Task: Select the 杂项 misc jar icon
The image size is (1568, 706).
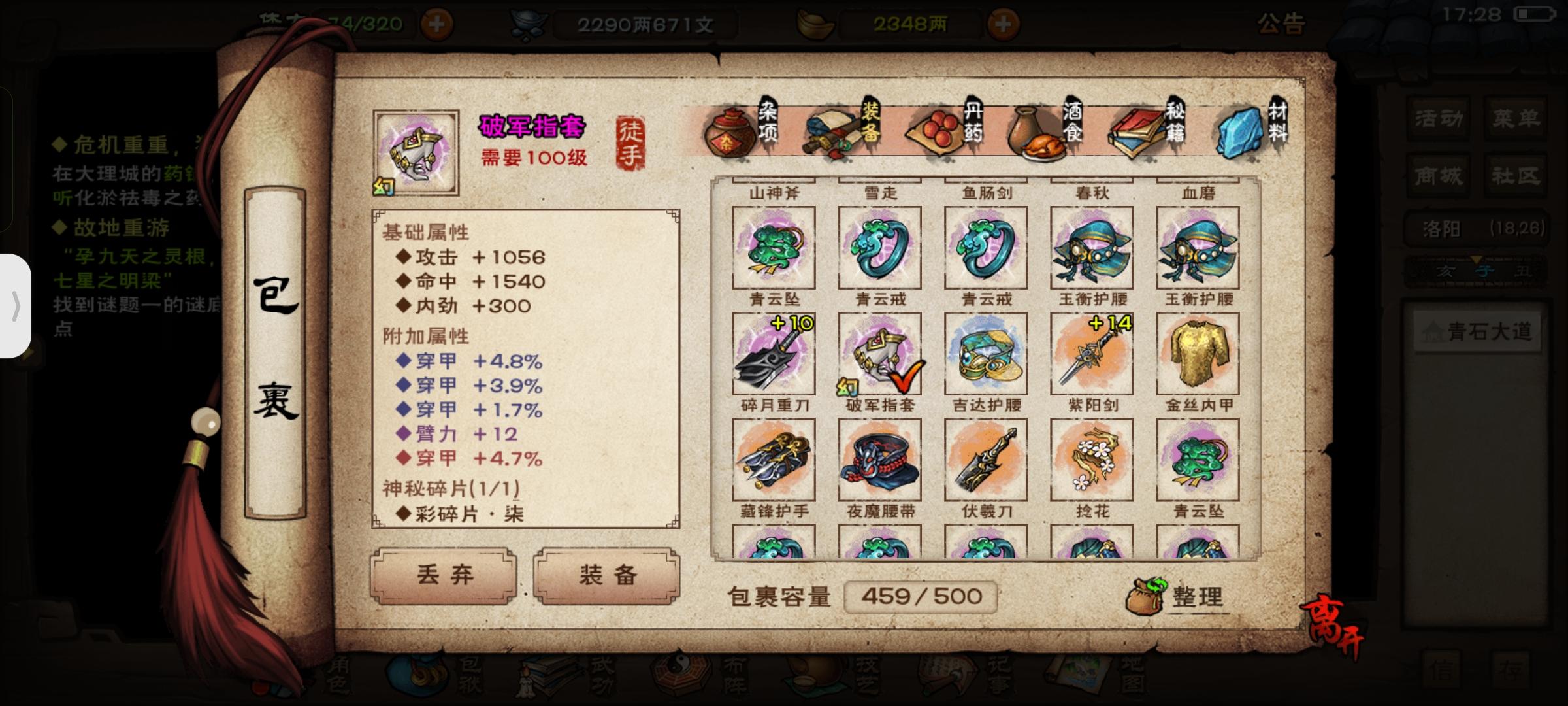Action: (734, 131)
